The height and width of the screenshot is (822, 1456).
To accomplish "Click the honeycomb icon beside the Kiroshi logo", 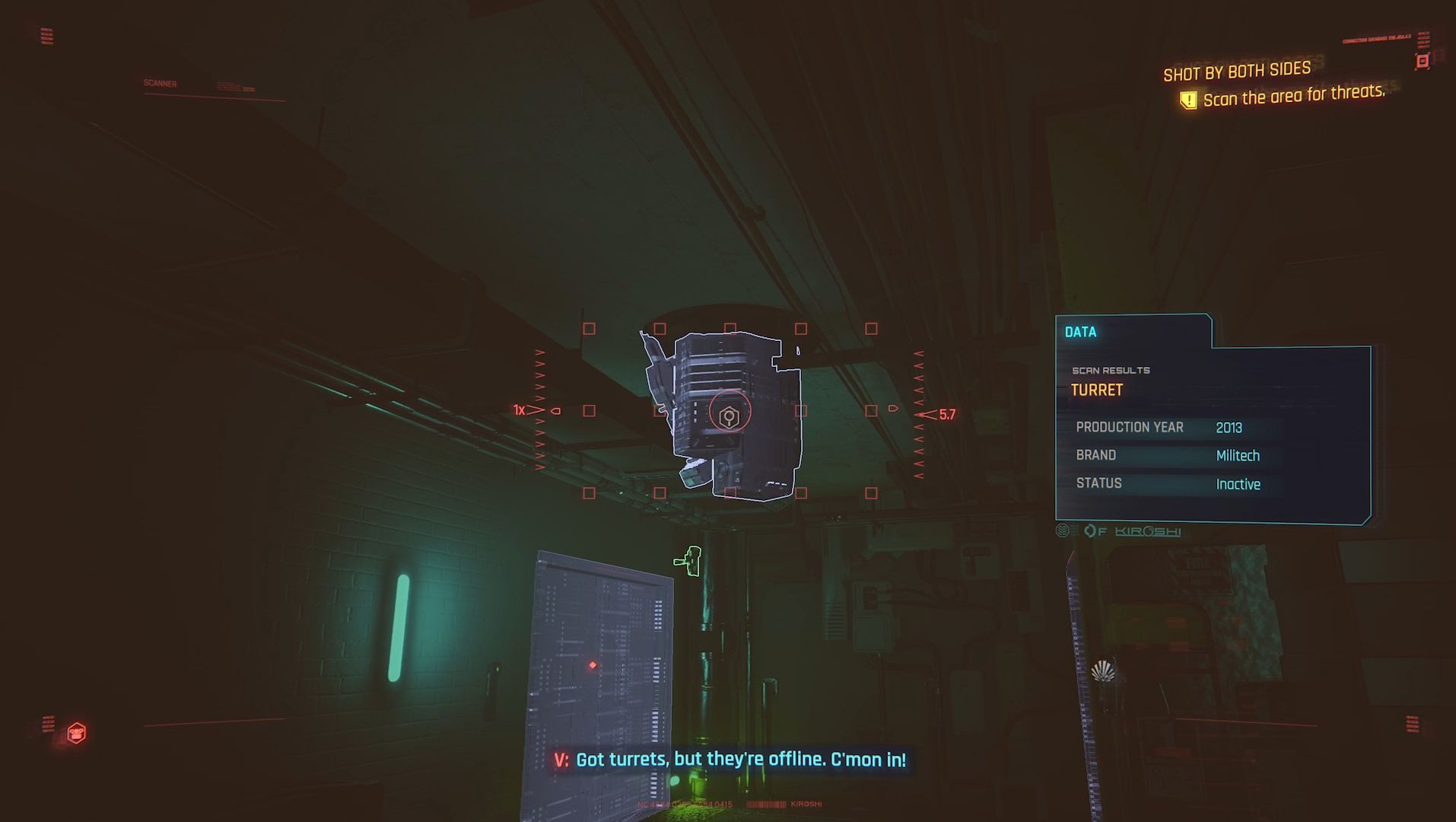I will click(x=1062, y=530).
